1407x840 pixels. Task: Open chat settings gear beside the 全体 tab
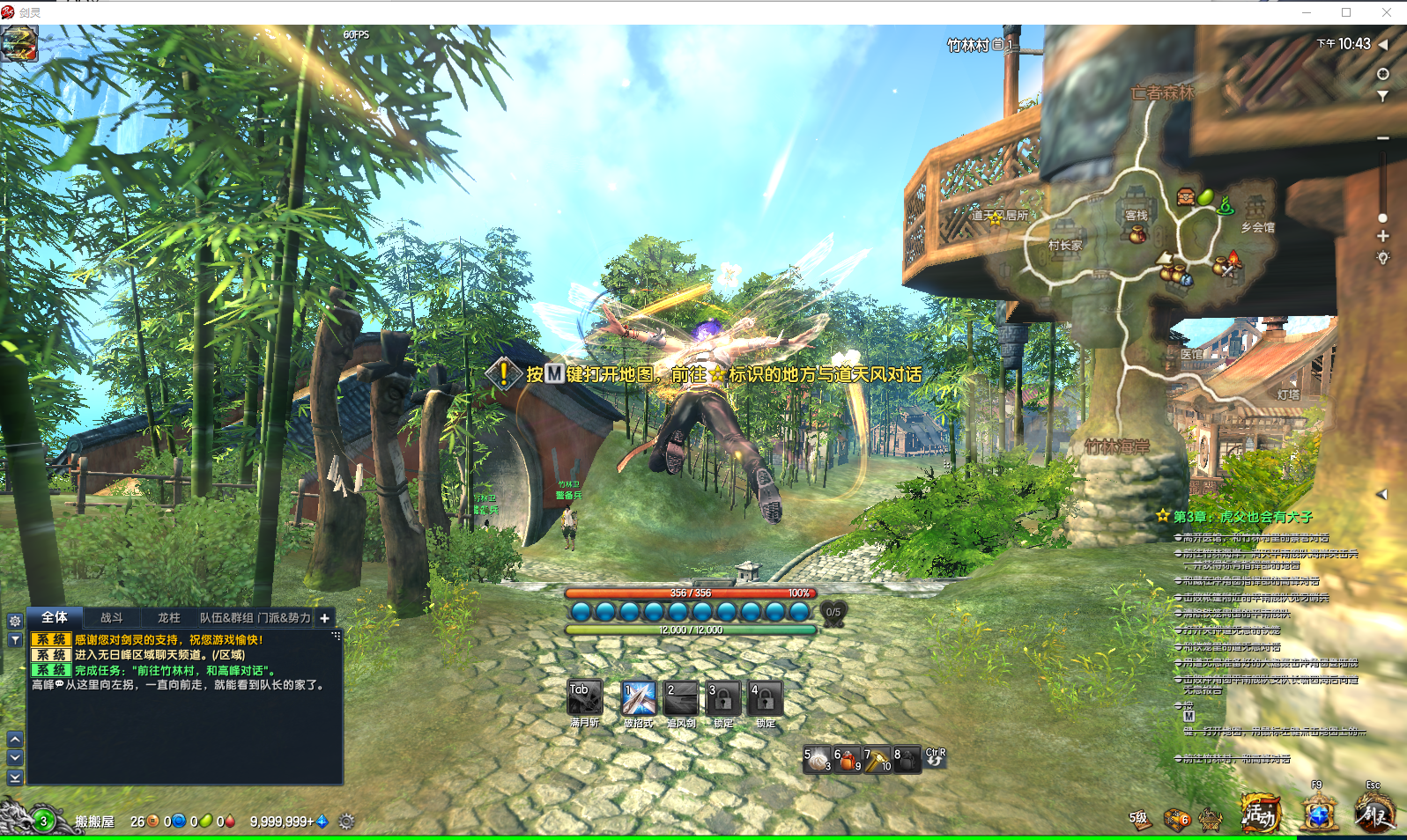tap(15, 621)
